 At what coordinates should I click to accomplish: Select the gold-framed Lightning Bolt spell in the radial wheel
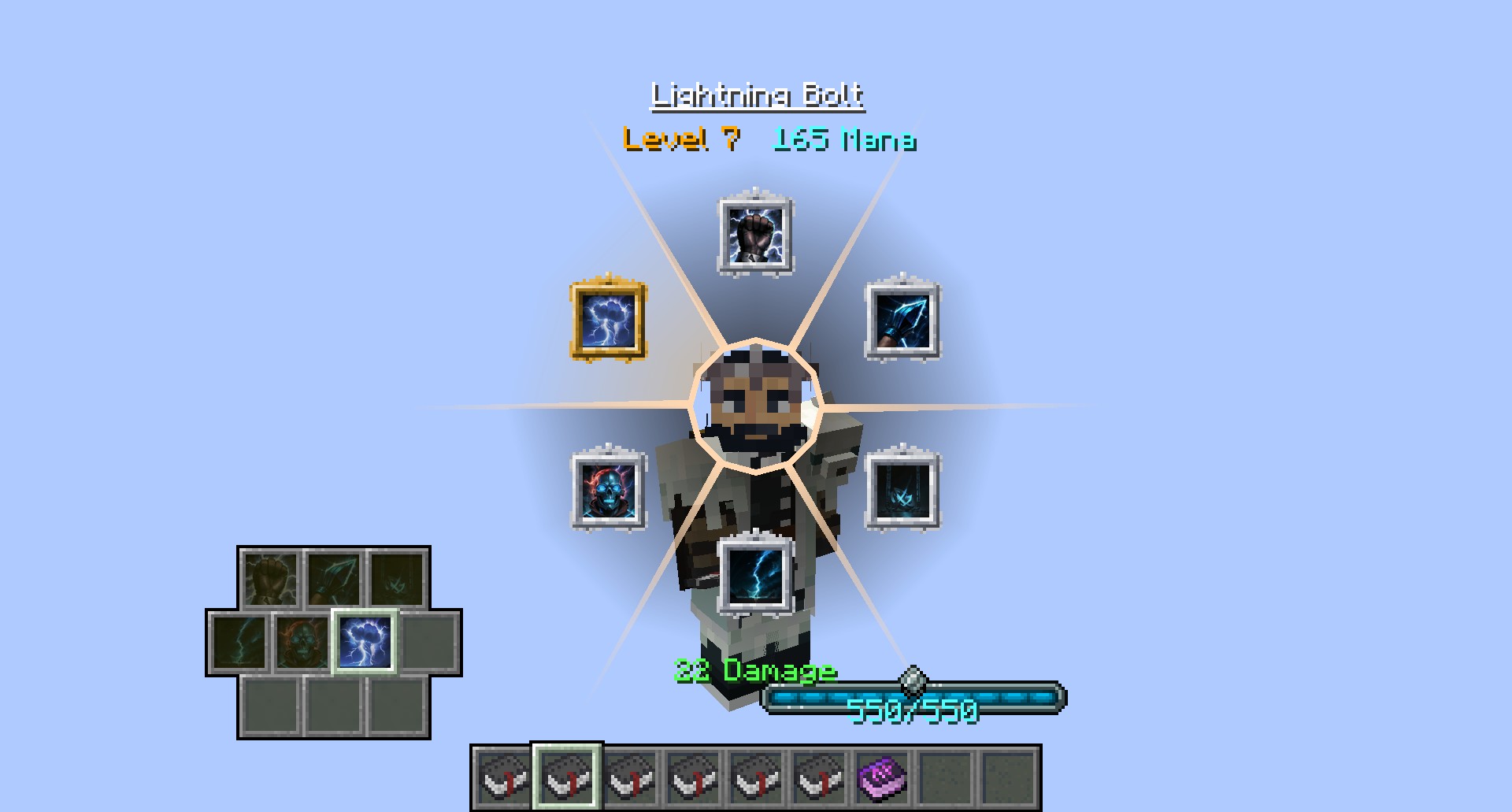pos(608,321)
